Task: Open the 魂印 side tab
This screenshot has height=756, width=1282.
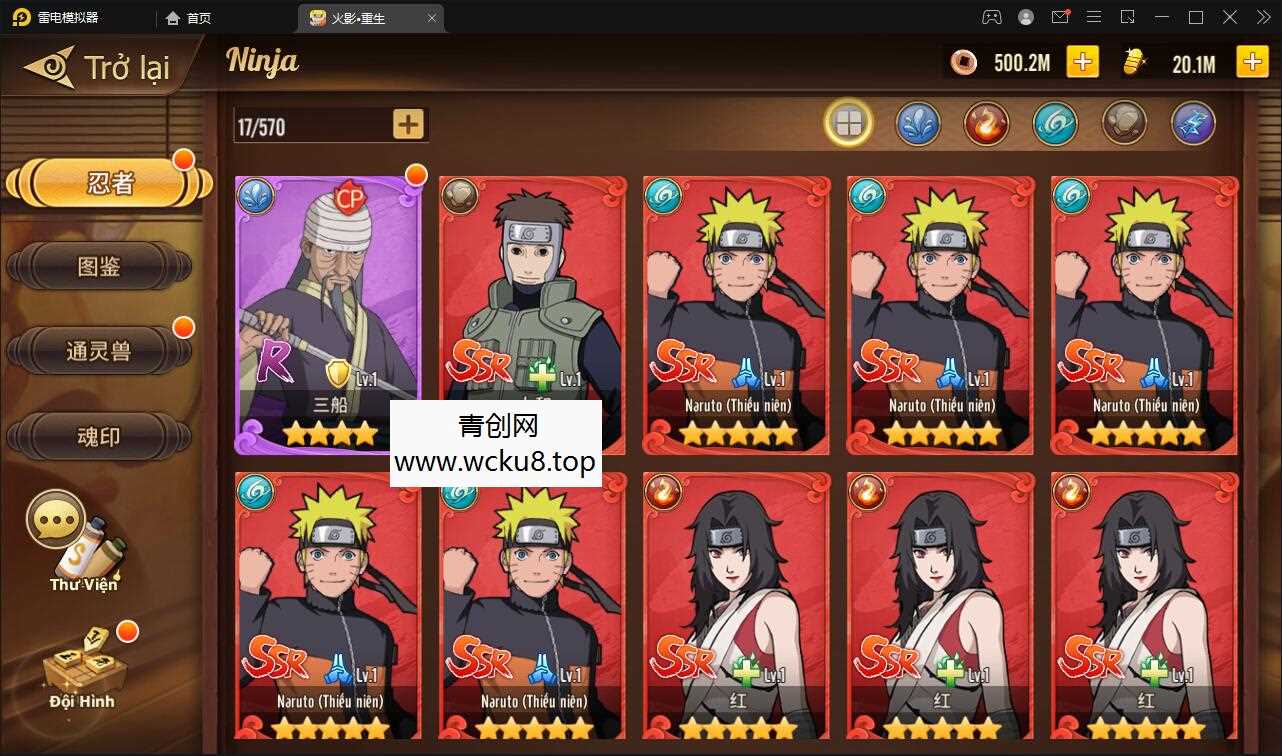Action: [98, 436]
